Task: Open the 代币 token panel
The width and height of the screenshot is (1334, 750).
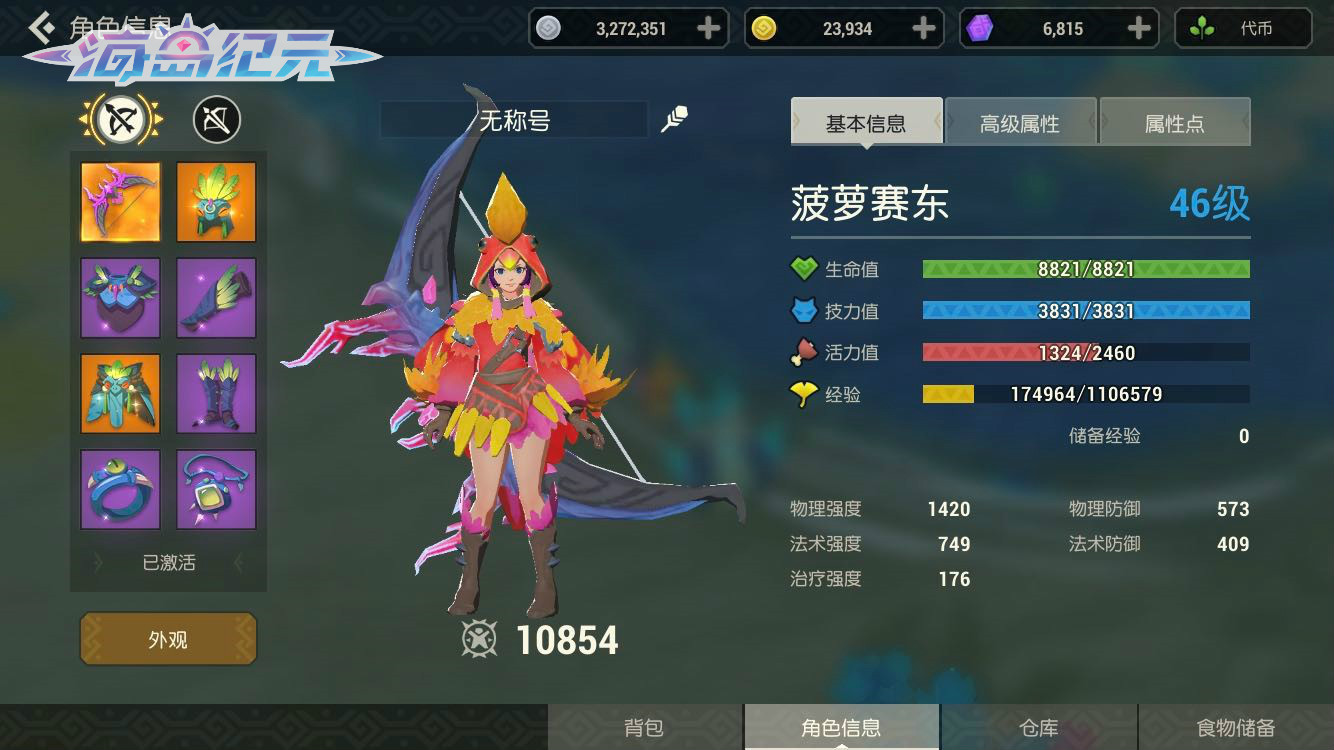Action: (x=1243, y=29)
